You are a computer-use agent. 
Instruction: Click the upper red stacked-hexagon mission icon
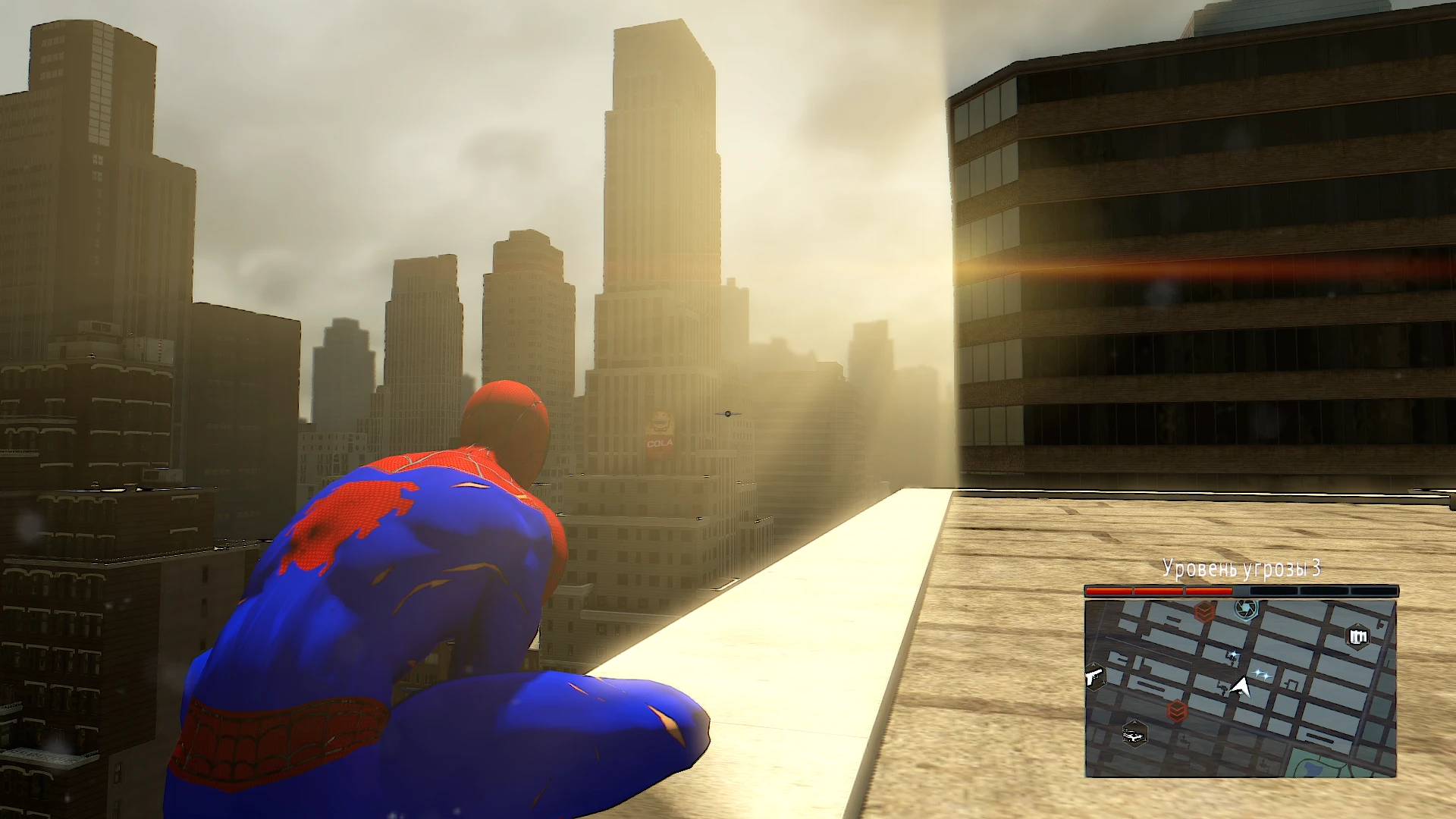pyautogui.click(x=1204, y=611)
